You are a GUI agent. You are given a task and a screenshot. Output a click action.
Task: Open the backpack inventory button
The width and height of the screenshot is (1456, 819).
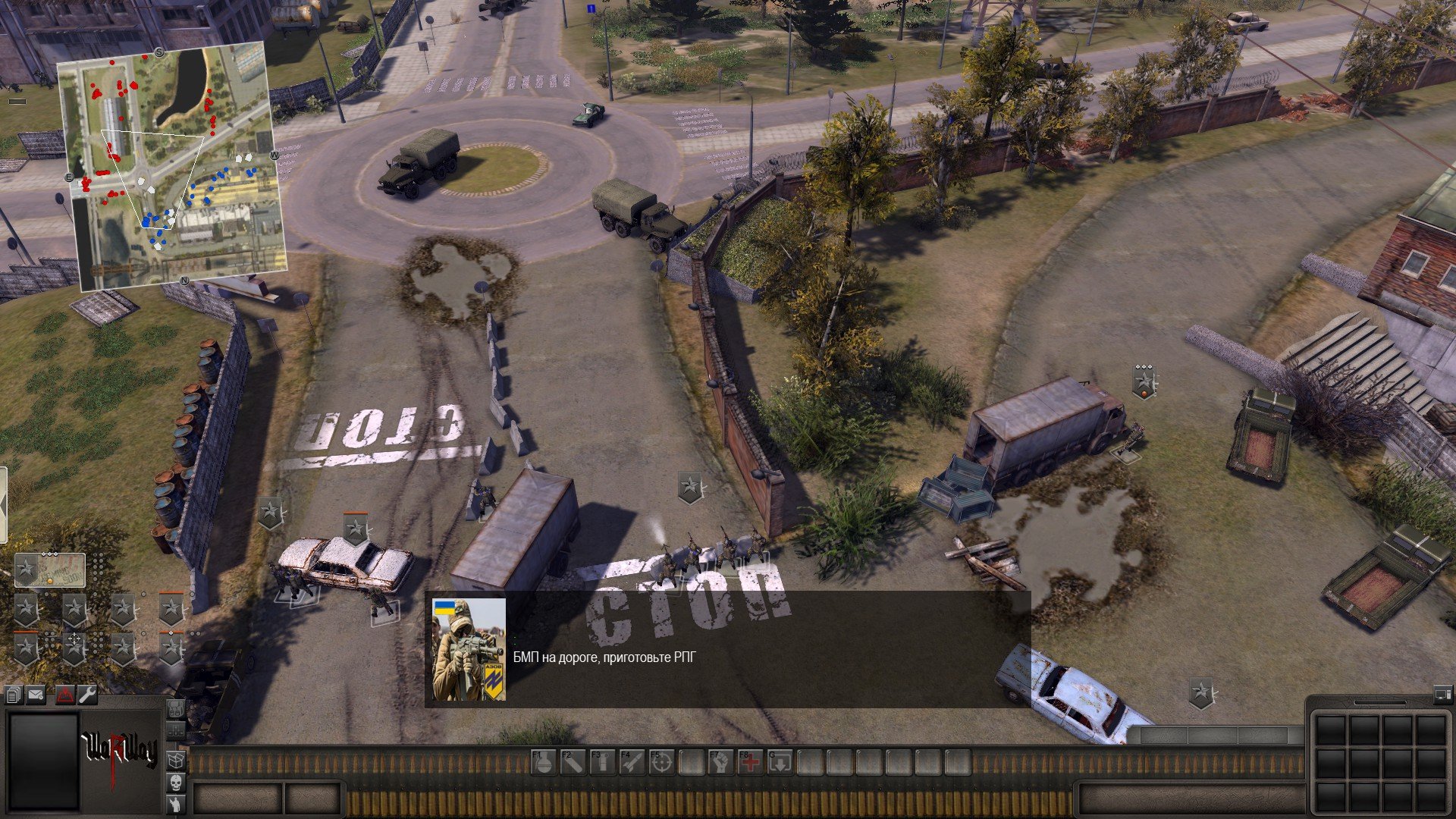pyautogui.click(x=175, y=710)
